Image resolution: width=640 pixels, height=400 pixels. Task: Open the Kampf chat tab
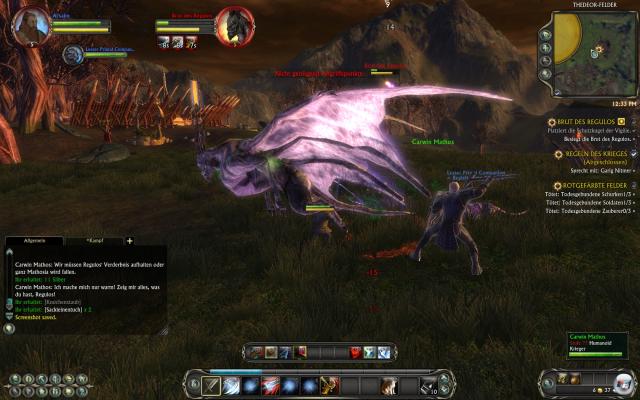96,241
